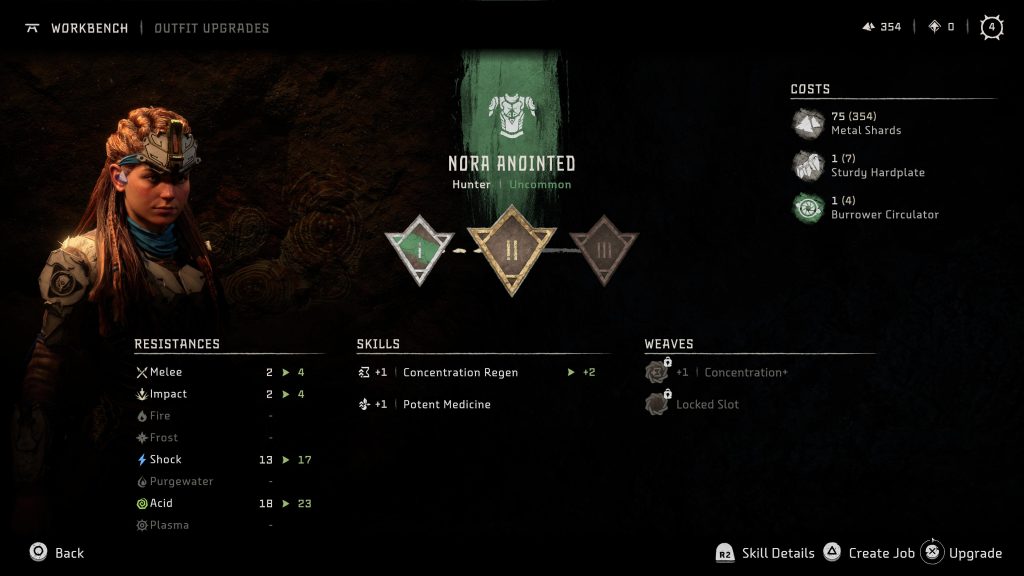Switch to the Workbench tab
Image resolution: width=1024 pixels, height=576 pixels.
89,28
